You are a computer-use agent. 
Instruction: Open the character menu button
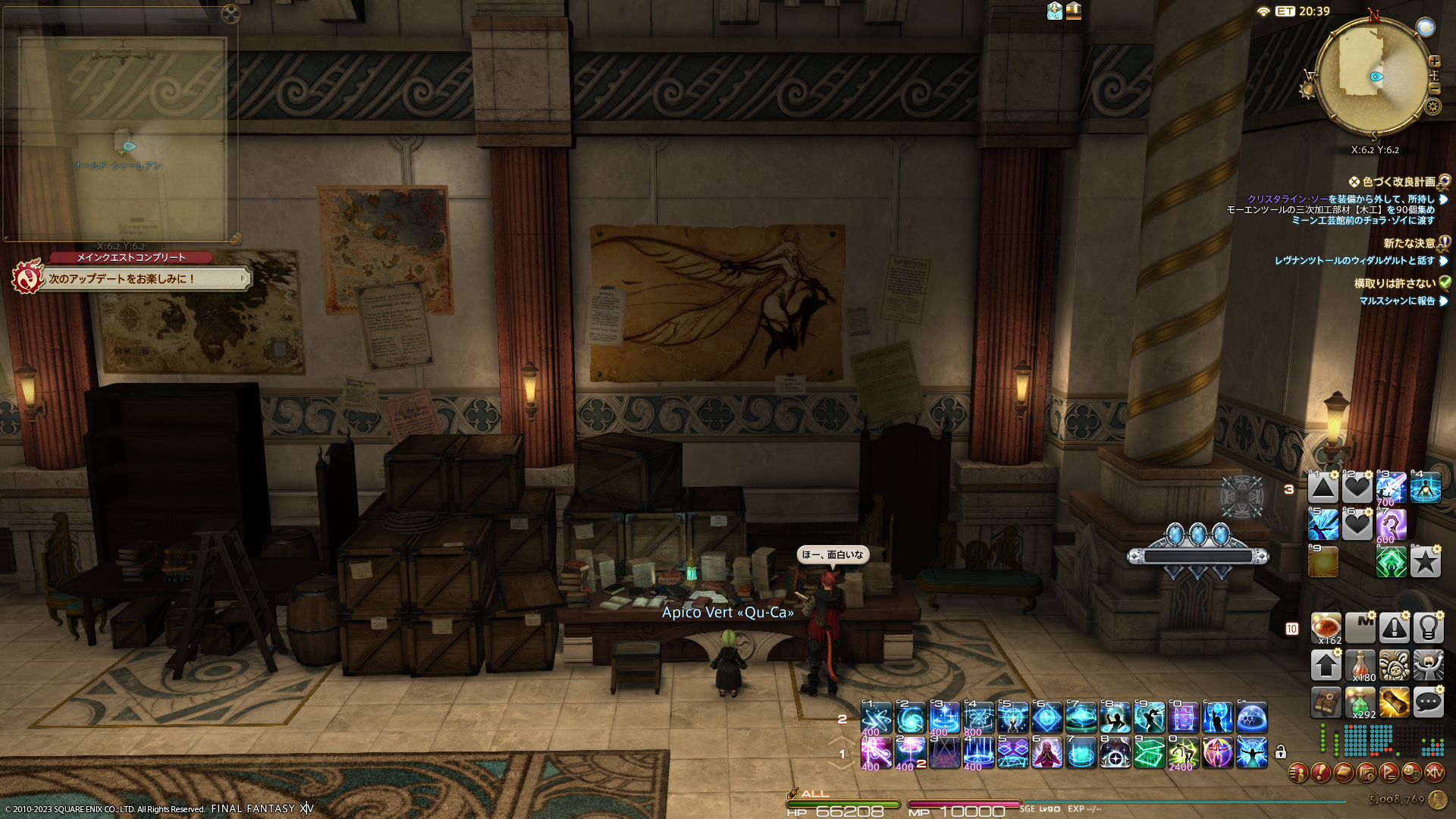click(x=1298, y=773)
